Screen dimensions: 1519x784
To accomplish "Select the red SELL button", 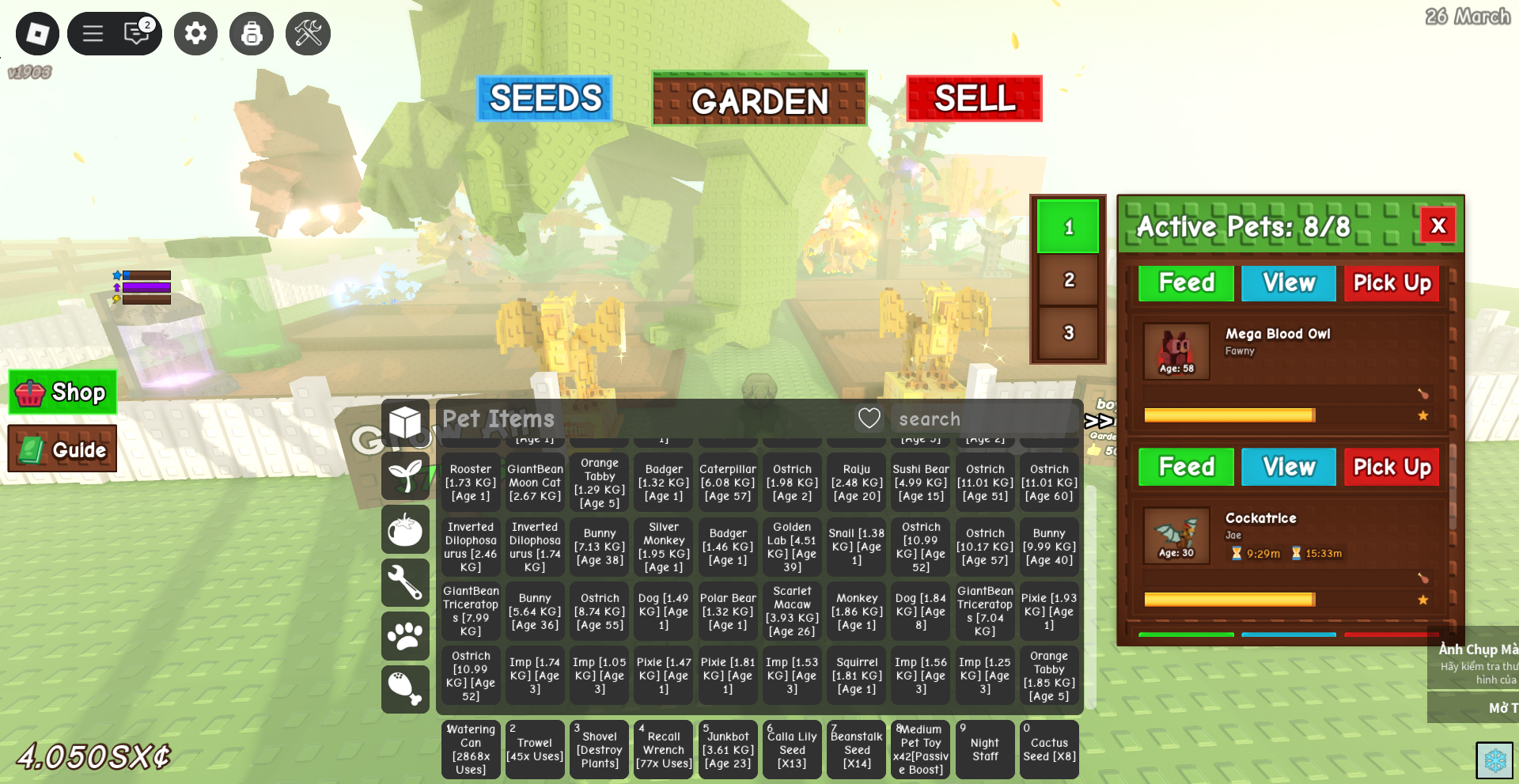I will pyautogui.click(x=974, y=99).
